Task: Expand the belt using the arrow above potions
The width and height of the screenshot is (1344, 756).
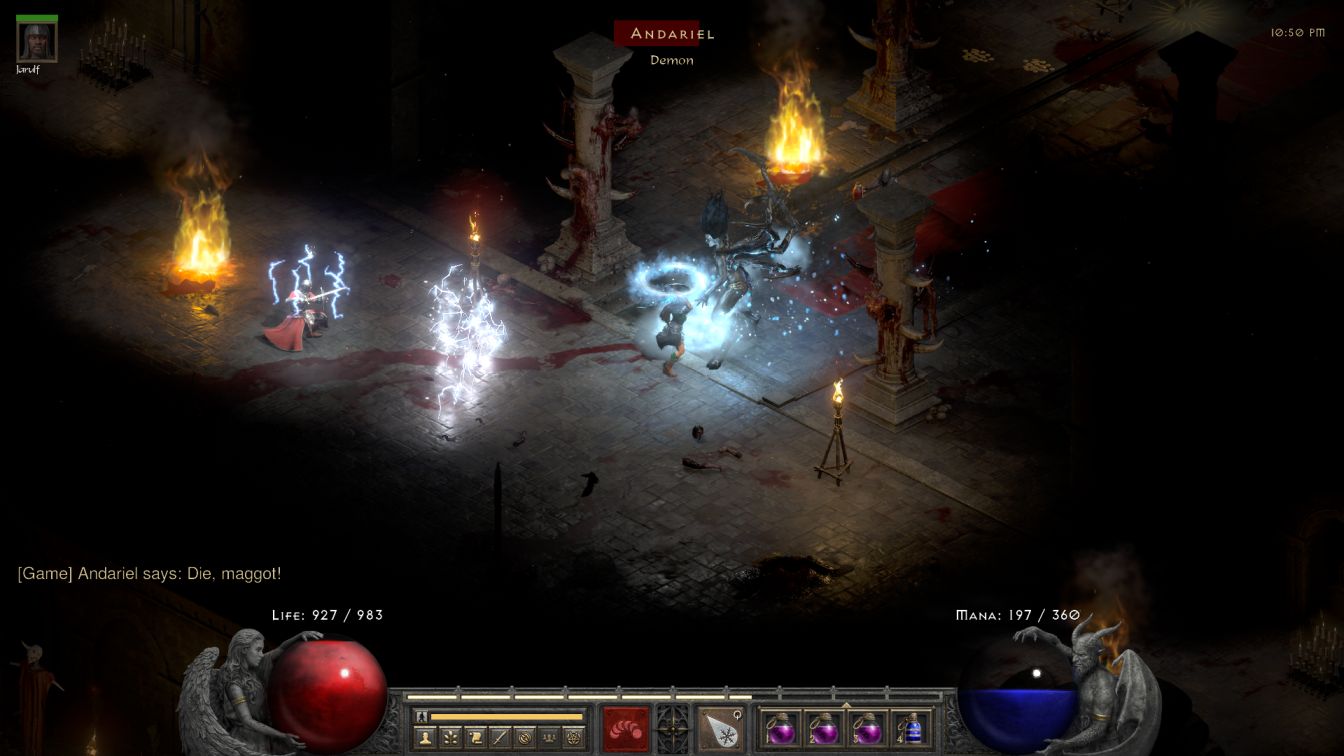Action: pos(846,704)
